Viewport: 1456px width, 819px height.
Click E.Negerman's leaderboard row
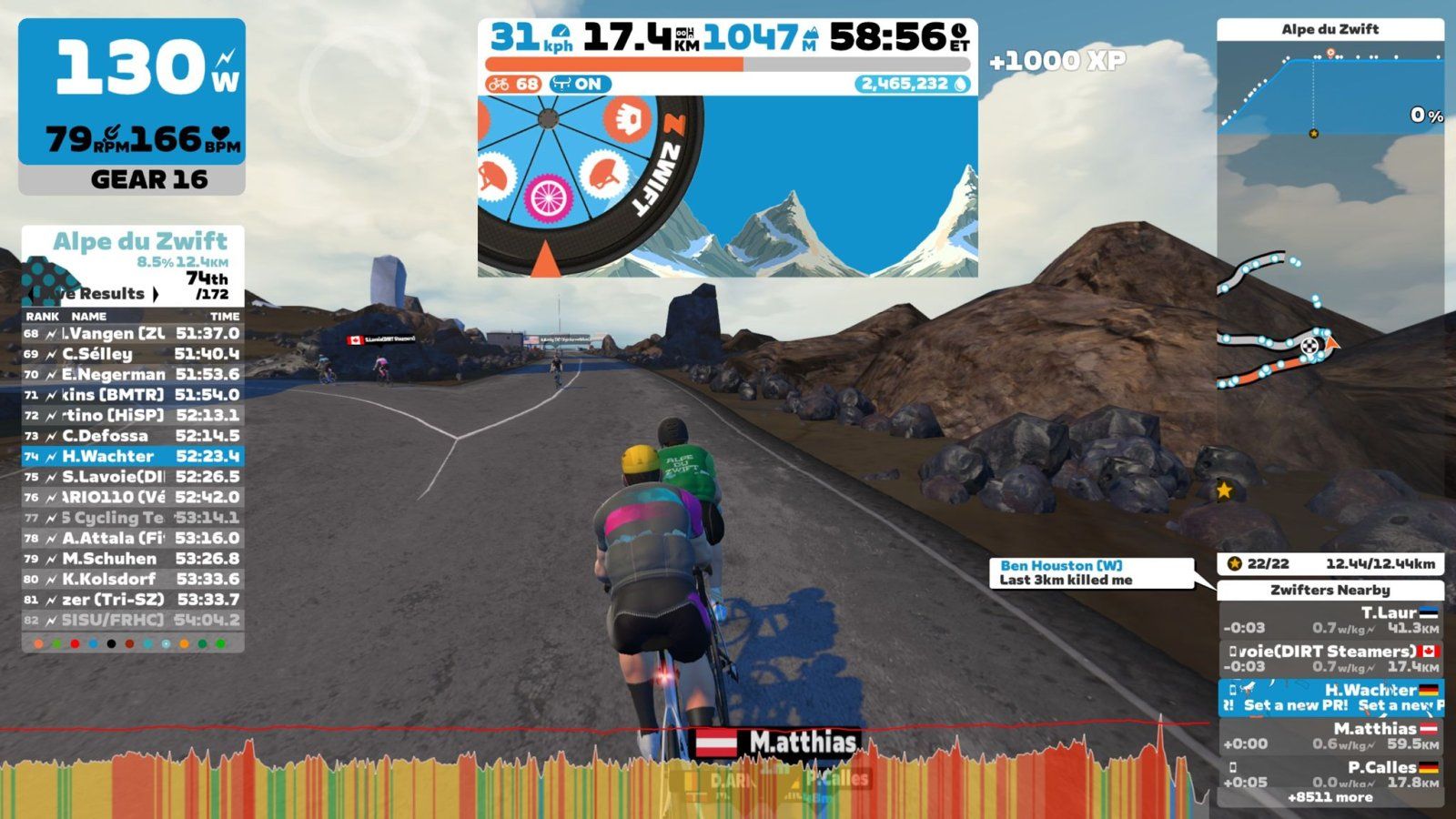(x=133, y=374)
